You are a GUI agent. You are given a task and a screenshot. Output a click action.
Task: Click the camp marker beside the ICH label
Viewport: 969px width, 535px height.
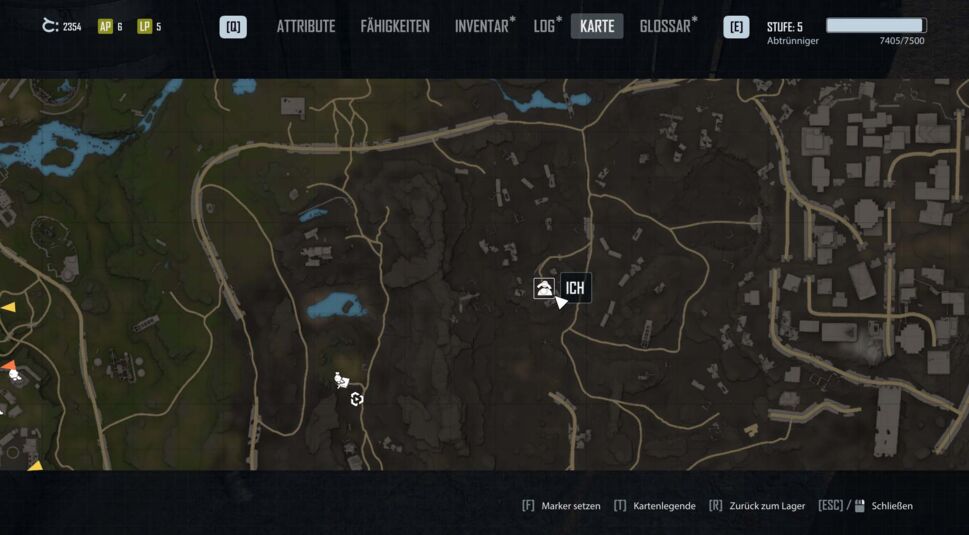tap(544, 289)
